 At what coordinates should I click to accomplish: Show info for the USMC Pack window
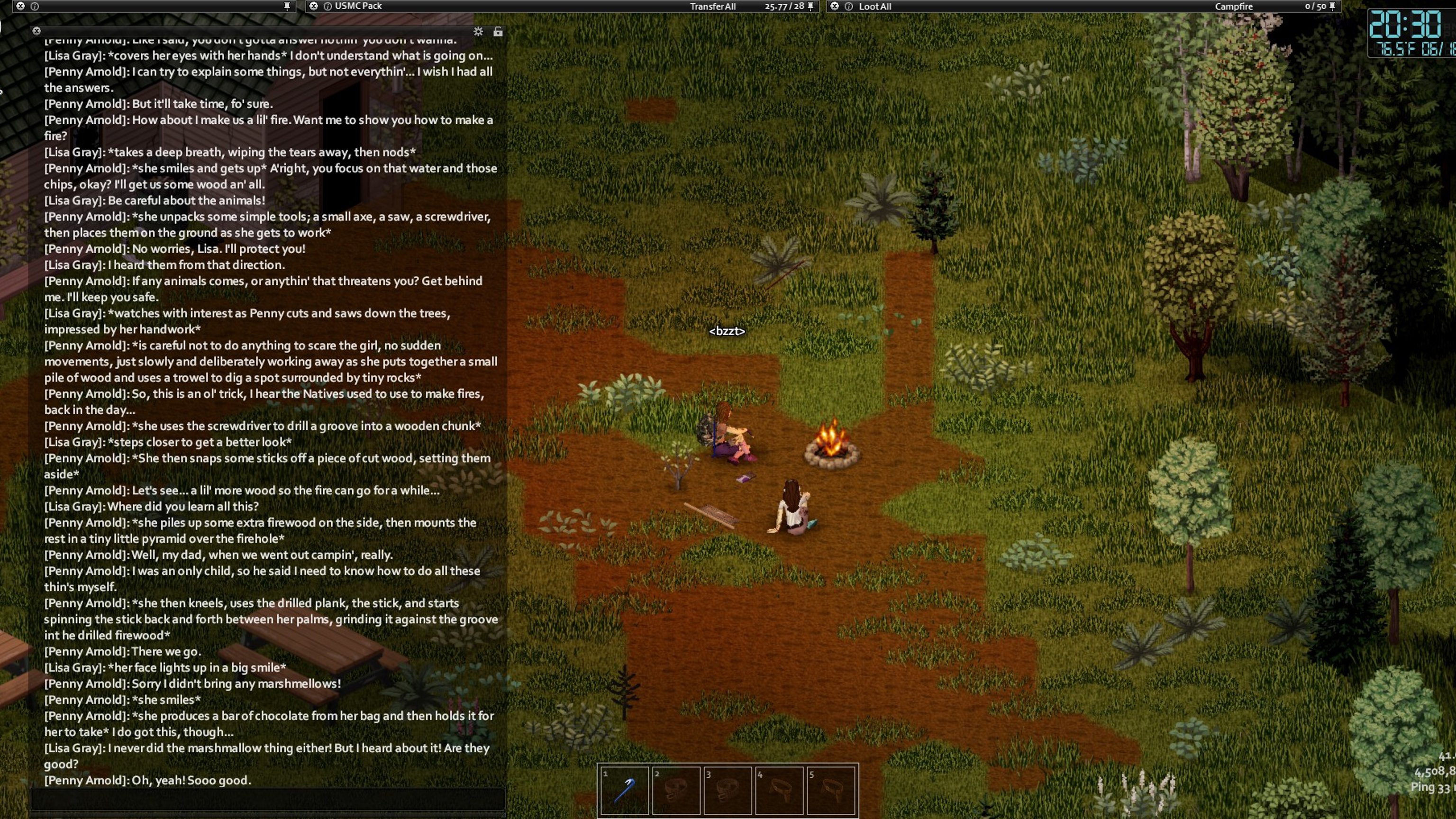[x=327, y=6]
